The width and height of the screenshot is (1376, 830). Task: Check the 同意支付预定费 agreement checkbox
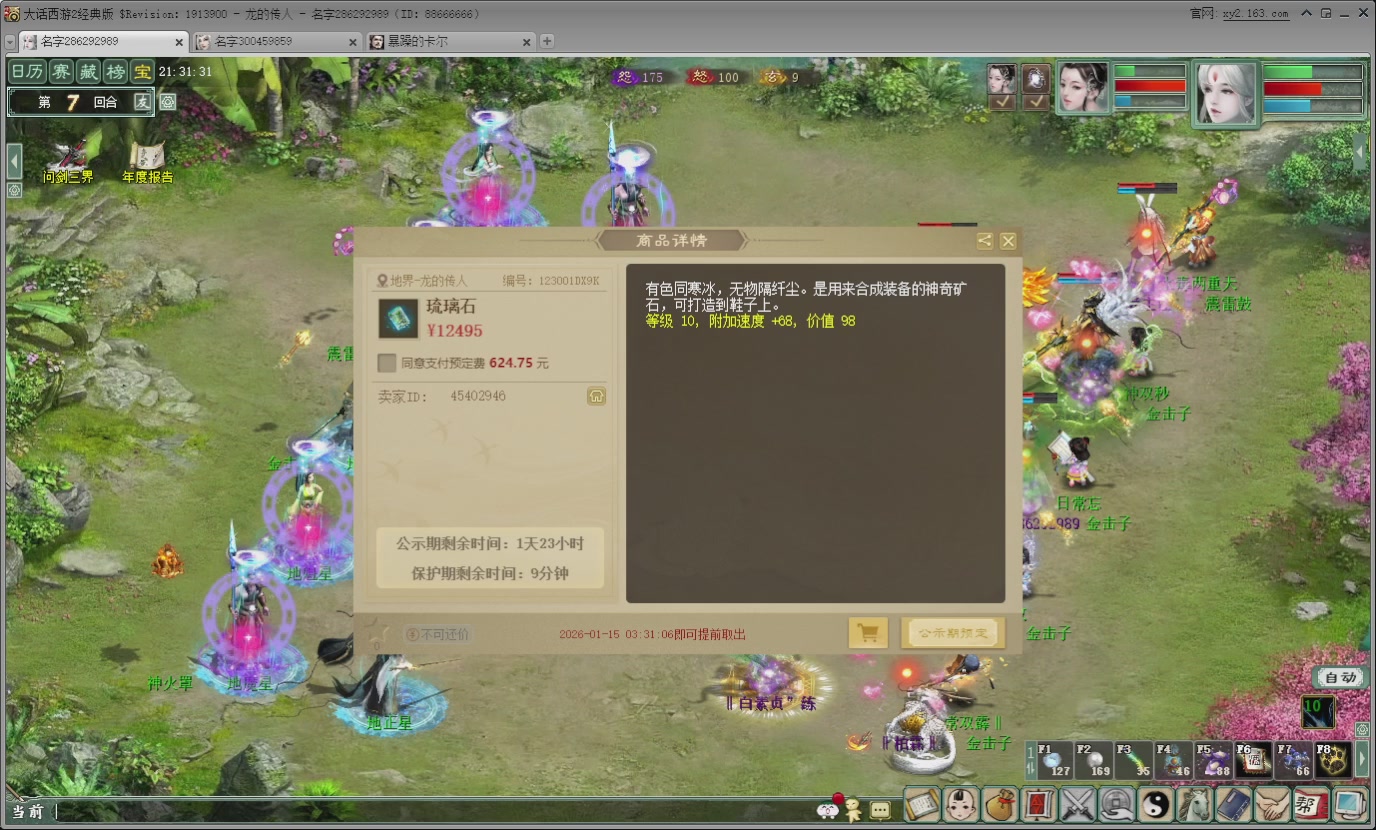coord(386,363)
